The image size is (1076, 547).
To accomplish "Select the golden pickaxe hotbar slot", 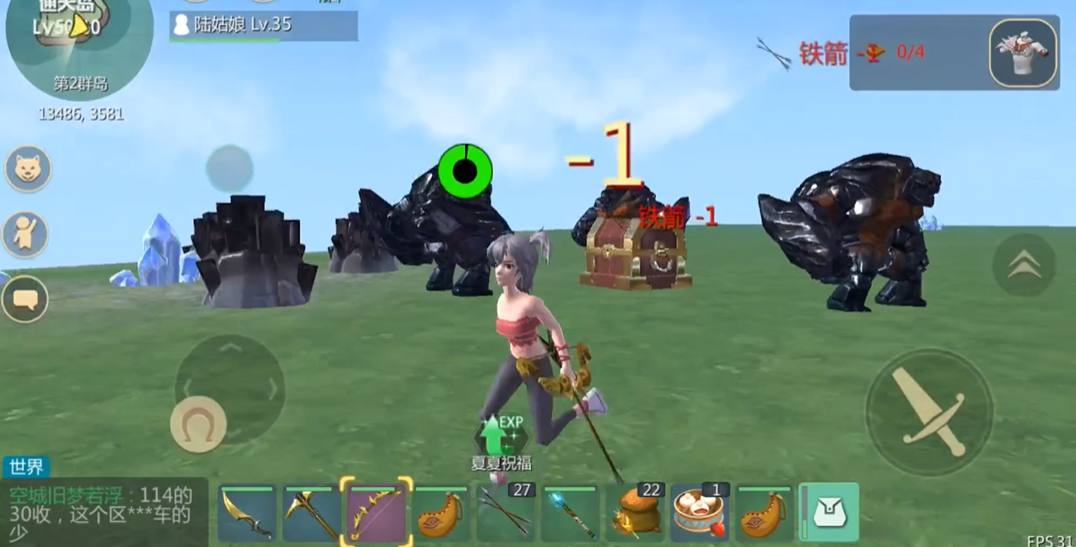I will pyautogui.click(x=311, y=514).
